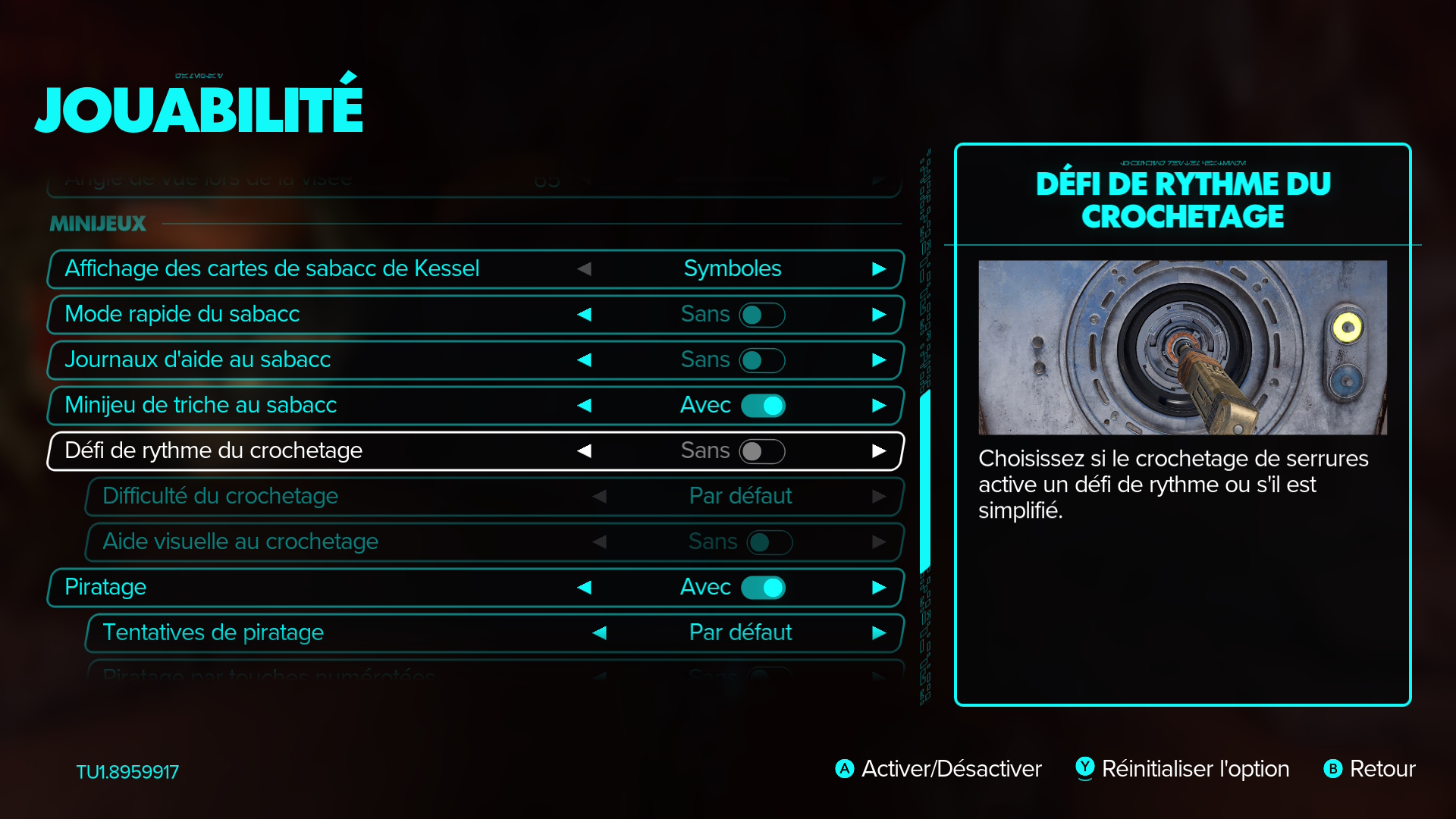Click left arrow on Tentatives de piratage
This screenshot has height=819, width=1456.
[599, 633]
